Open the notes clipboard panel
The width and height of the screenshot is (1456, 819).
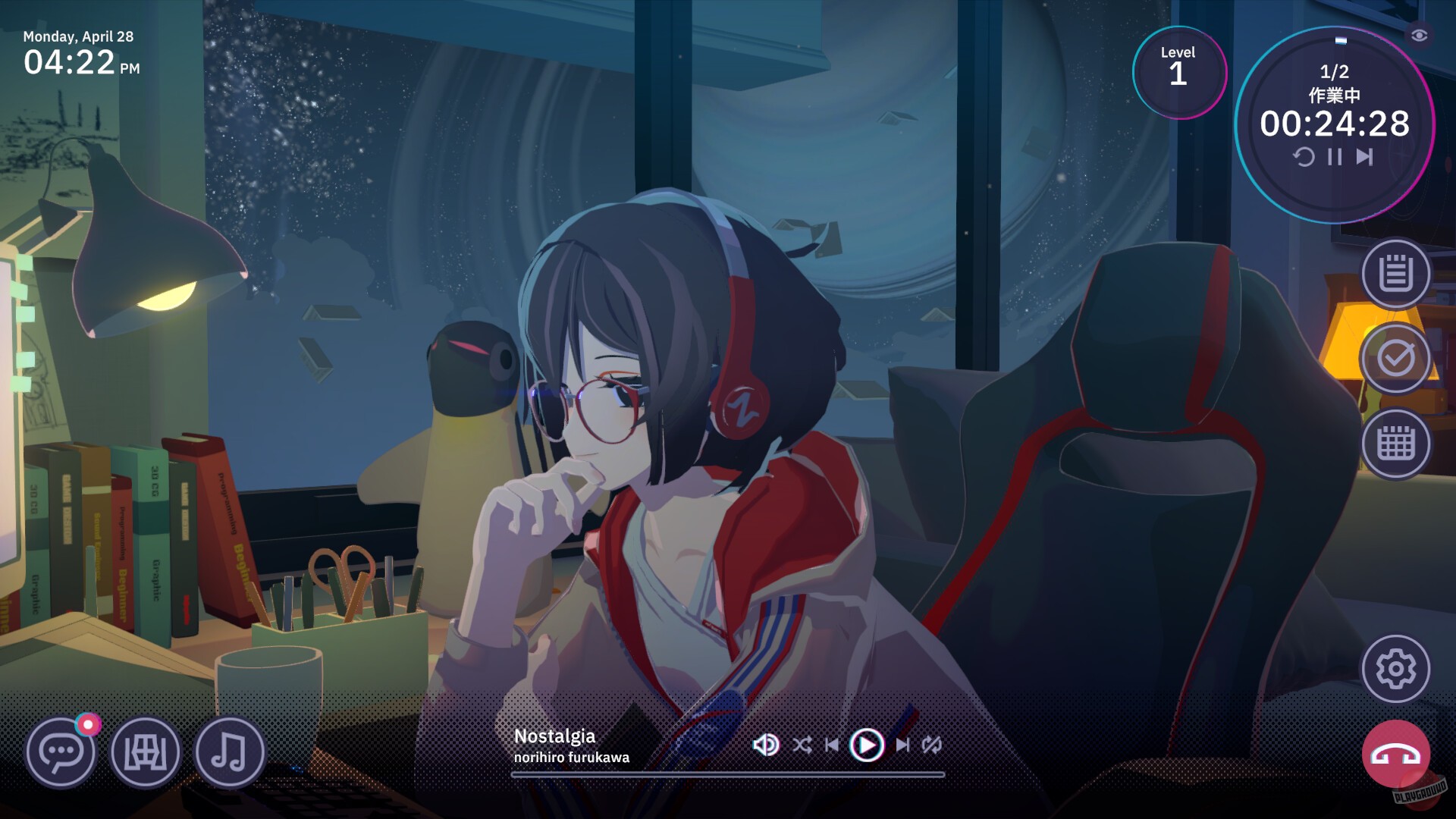pos(1395,273)
